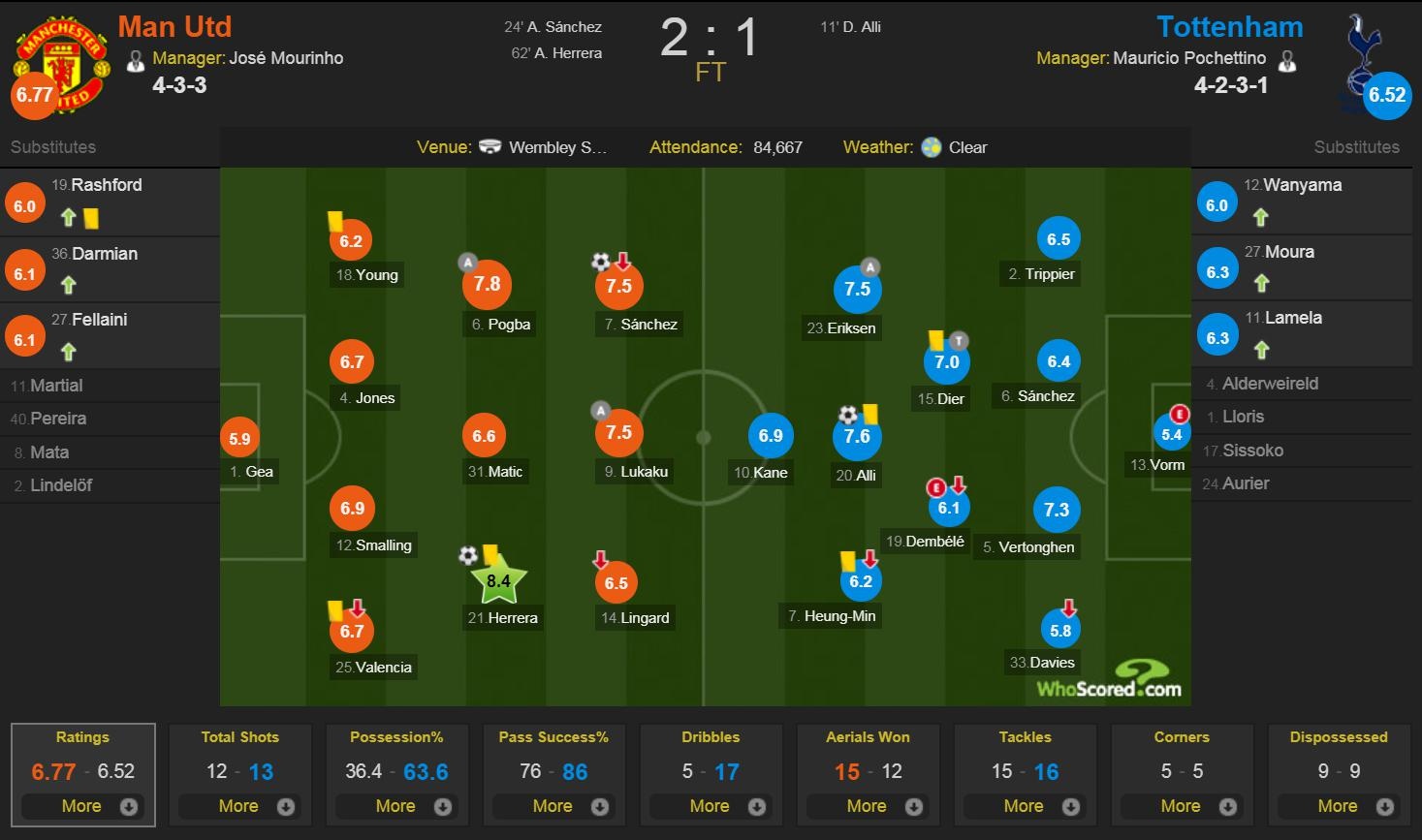Click the green substitution arrow beside Rashford
Image resolution: width=1422 pixels, height=840 pixels.
tap(67, 218)
